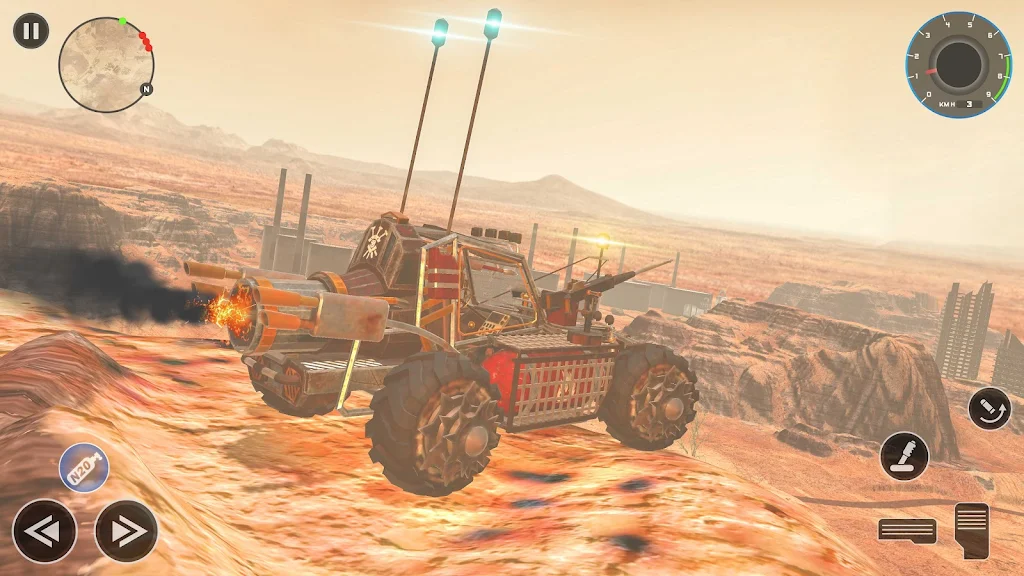Image resolution: width=1024 pixels, height=576 pixels.
Task: Steer right with the right arrow button
Action: click(x=126, y=531)
